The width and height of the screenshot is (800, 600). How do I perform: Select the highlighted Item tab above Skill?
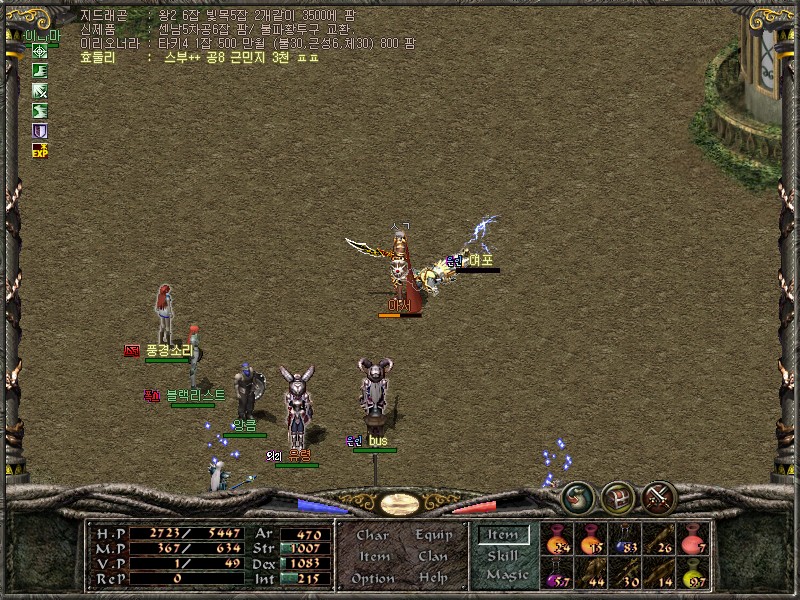(x=502, y=535)
